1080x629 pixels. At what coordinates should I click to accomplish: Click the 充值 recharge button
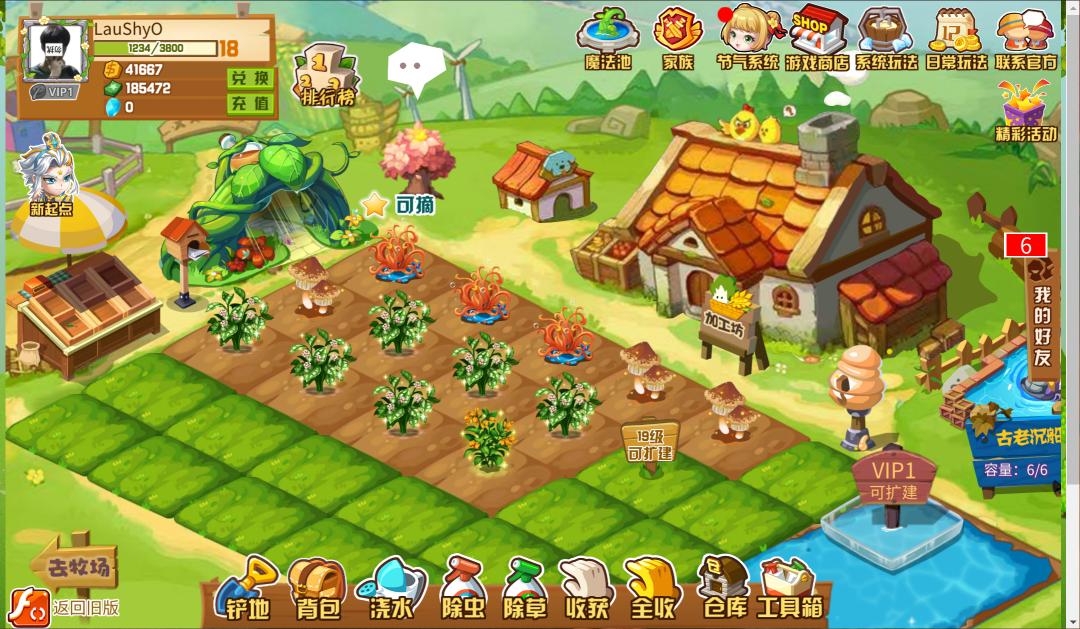click(249, 103)
